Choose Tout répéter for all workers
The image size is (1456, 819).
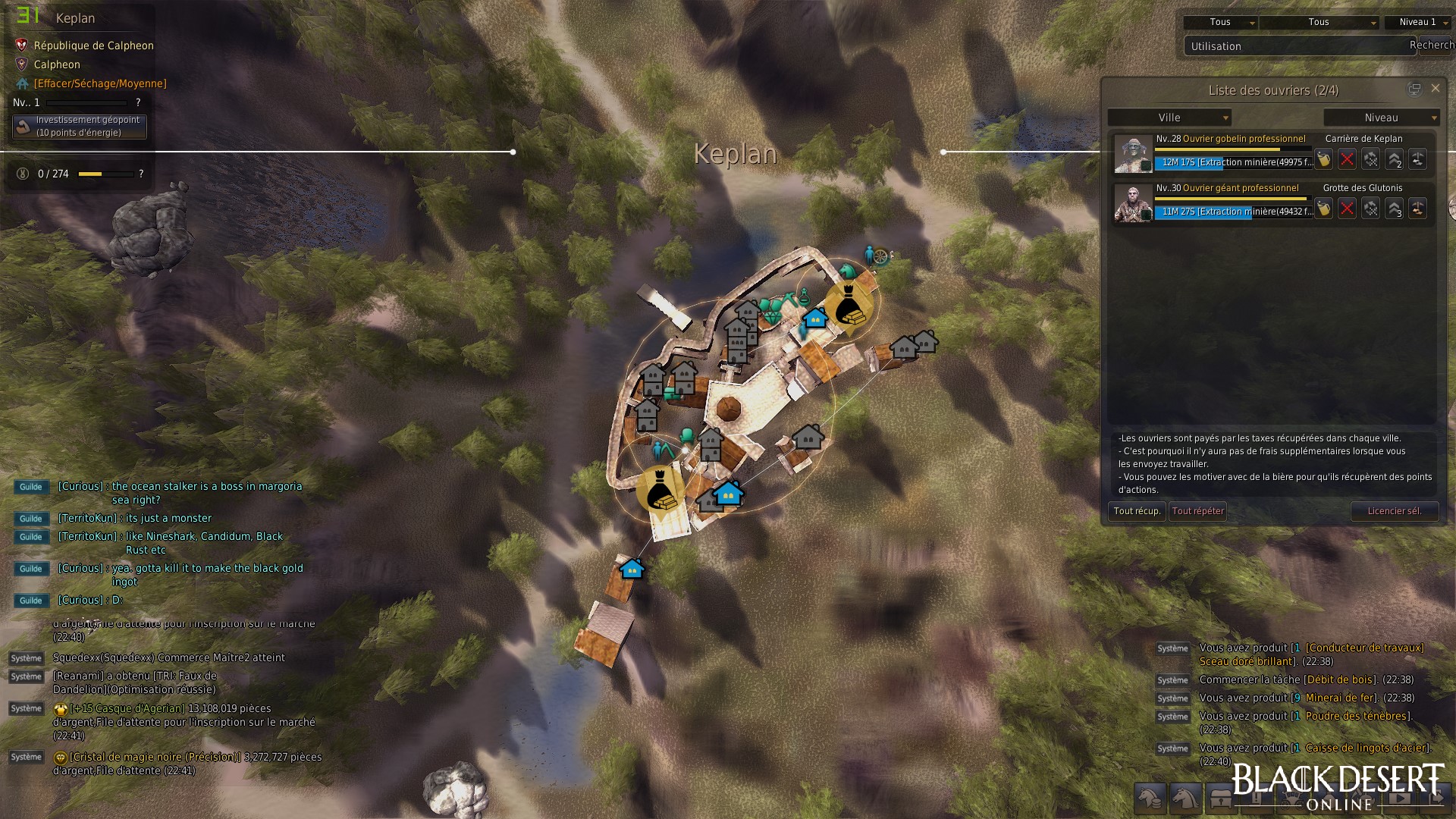click(1197, 511)
